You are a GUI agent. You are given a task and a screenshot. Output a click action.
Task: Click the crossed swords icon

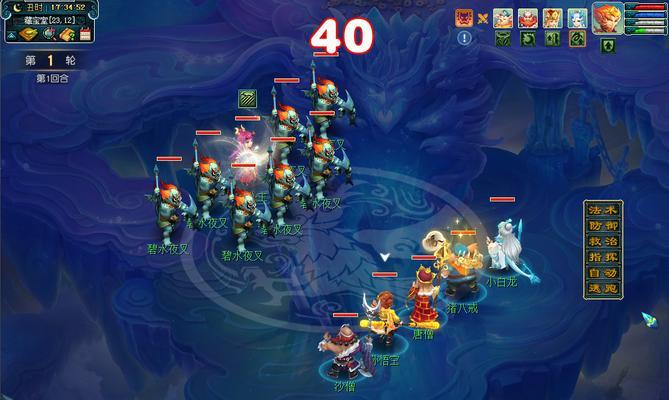(484, 17)
